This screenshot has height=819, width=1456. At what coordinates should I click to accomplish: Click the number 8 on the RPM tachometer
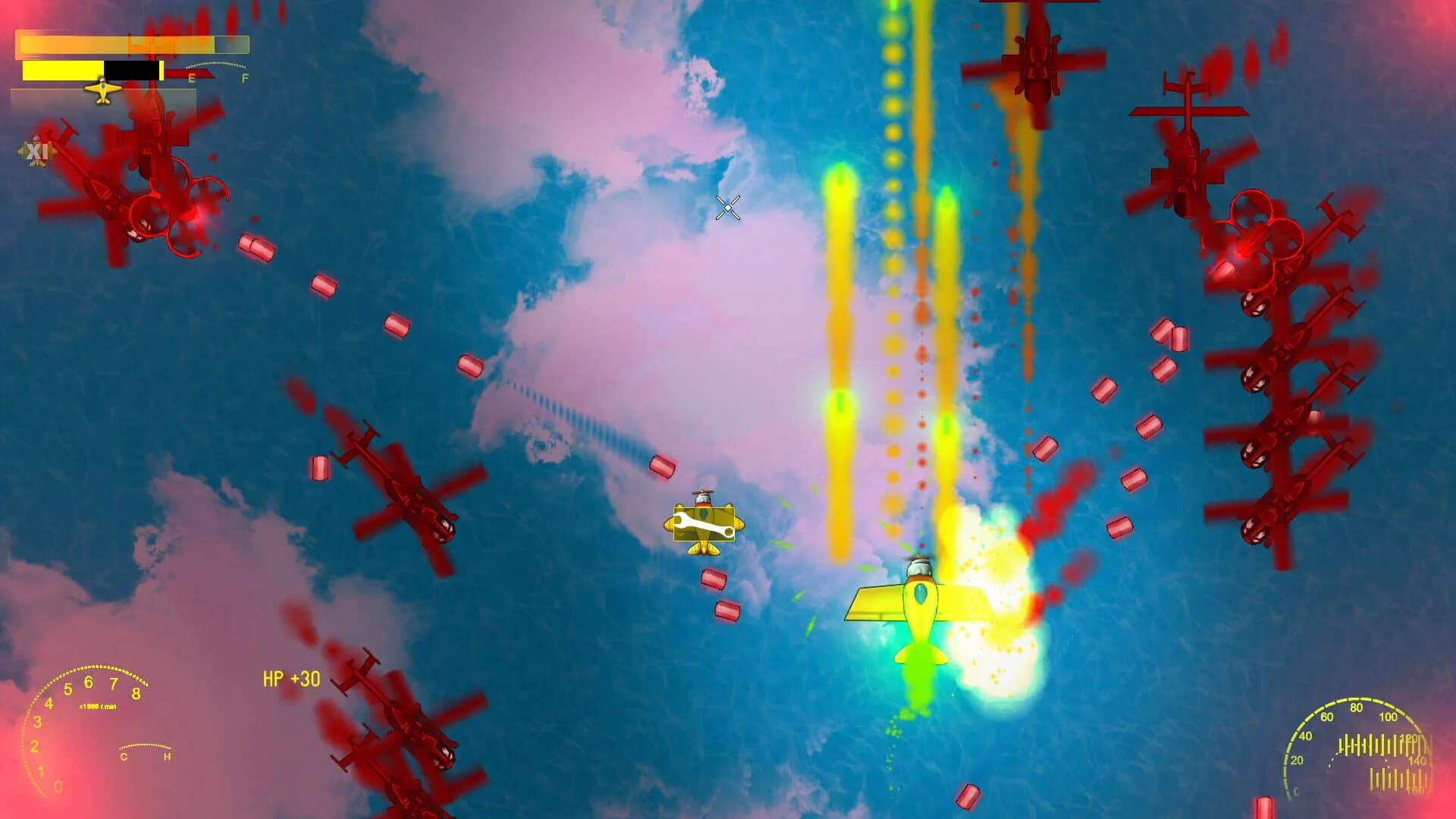point(136,694)
